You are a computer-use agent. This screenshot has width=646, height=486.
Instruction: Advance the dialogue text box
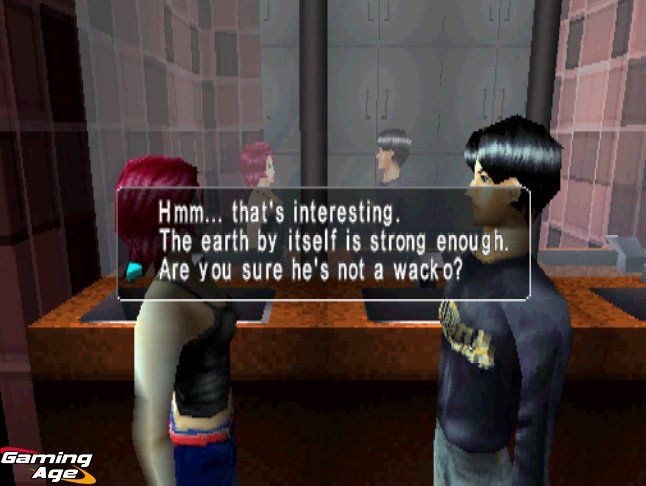coord(323,244)
